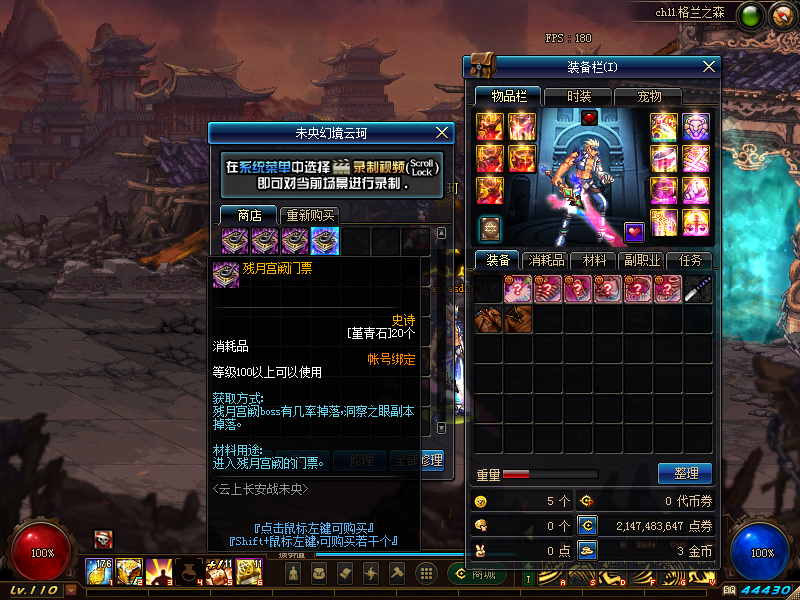Select the 装备 inventory tab
The width and height of the screenshot is (800, 600).
(497, 260)
